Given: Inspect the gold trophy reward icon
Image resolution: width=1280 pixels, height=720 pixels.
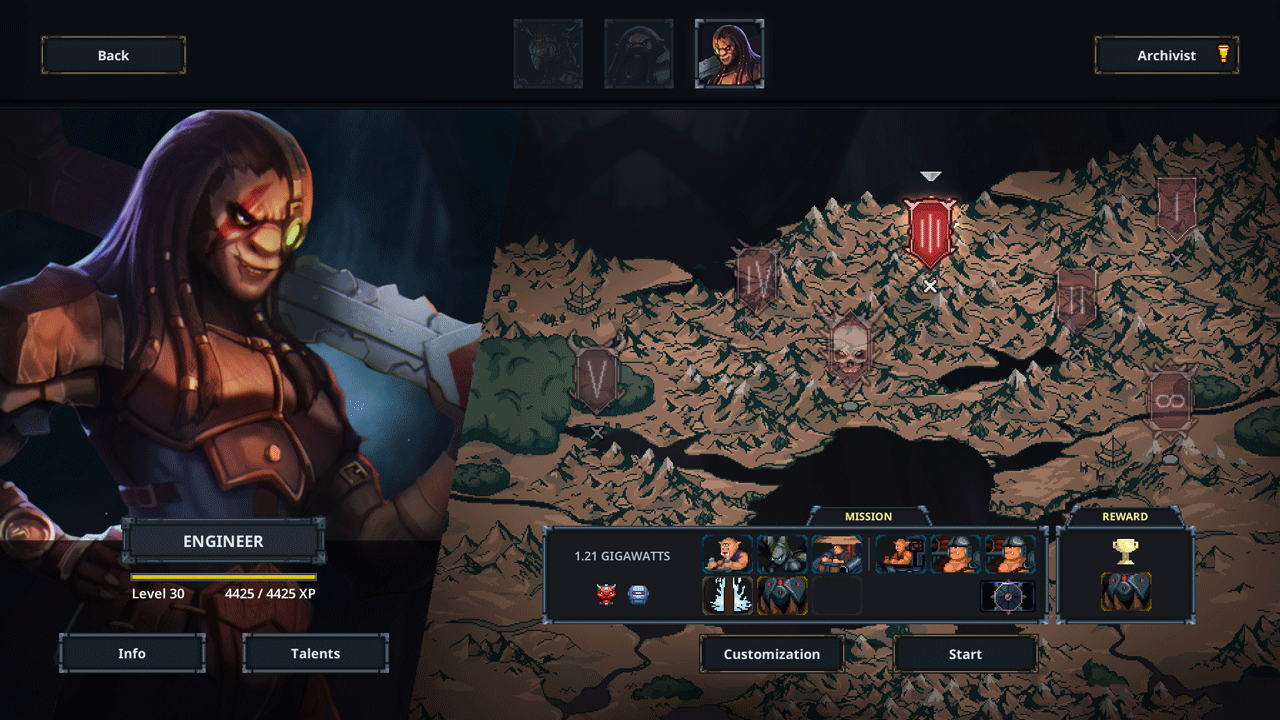Looking at the screenshot, I should (1126, 551).
